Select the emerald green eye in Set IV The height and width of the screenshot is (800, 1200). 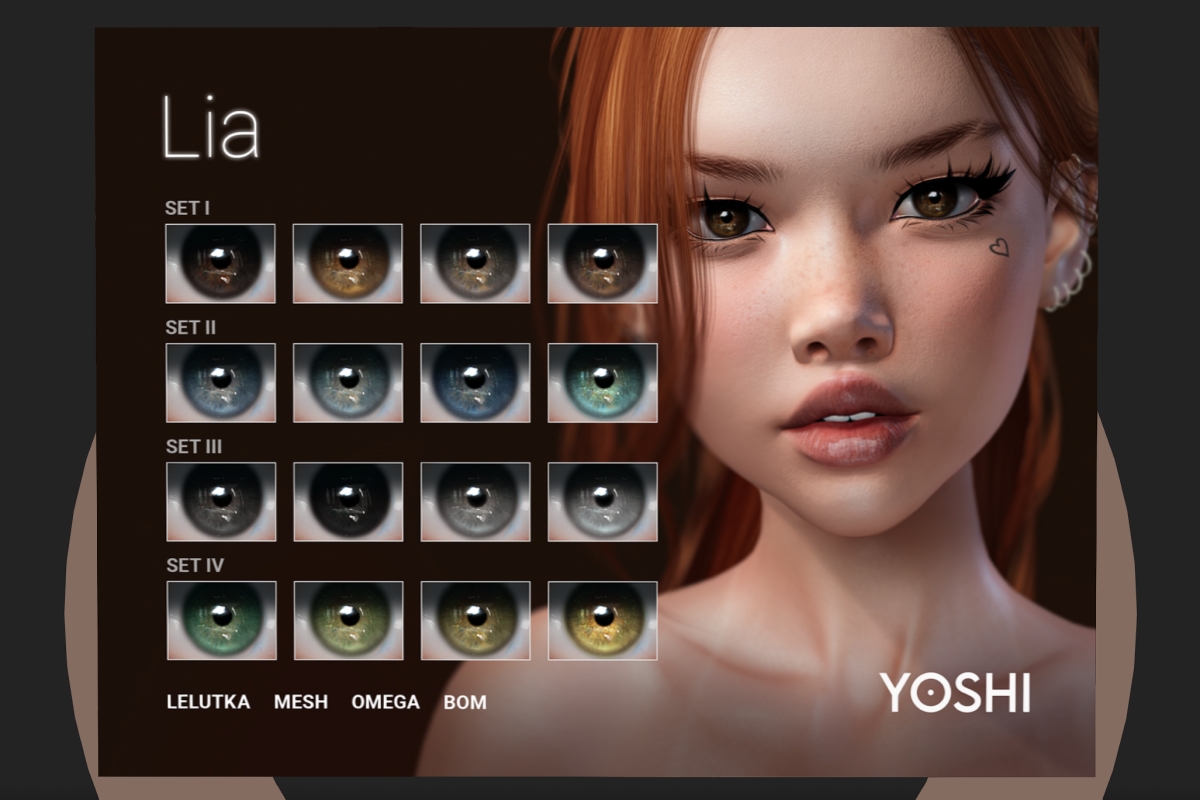point(220,620)
